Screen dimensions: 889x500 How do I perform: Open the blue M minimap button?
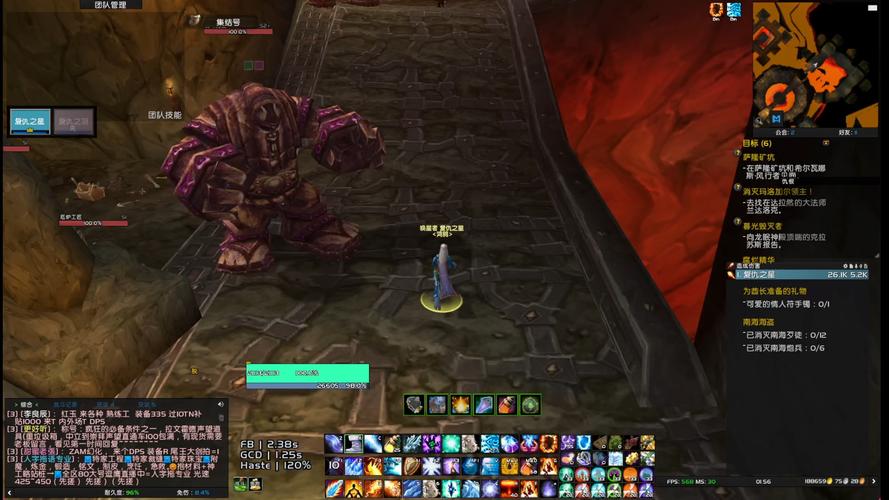click(776, 118)
